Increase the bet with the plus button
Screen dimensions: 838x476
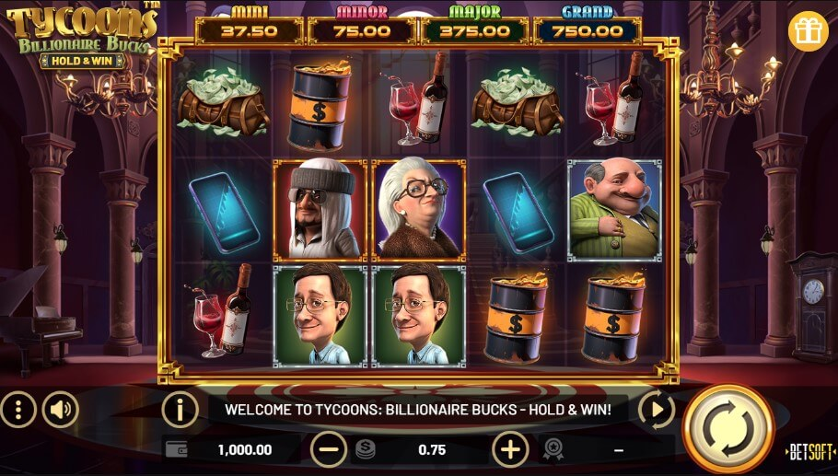(511, 449)
